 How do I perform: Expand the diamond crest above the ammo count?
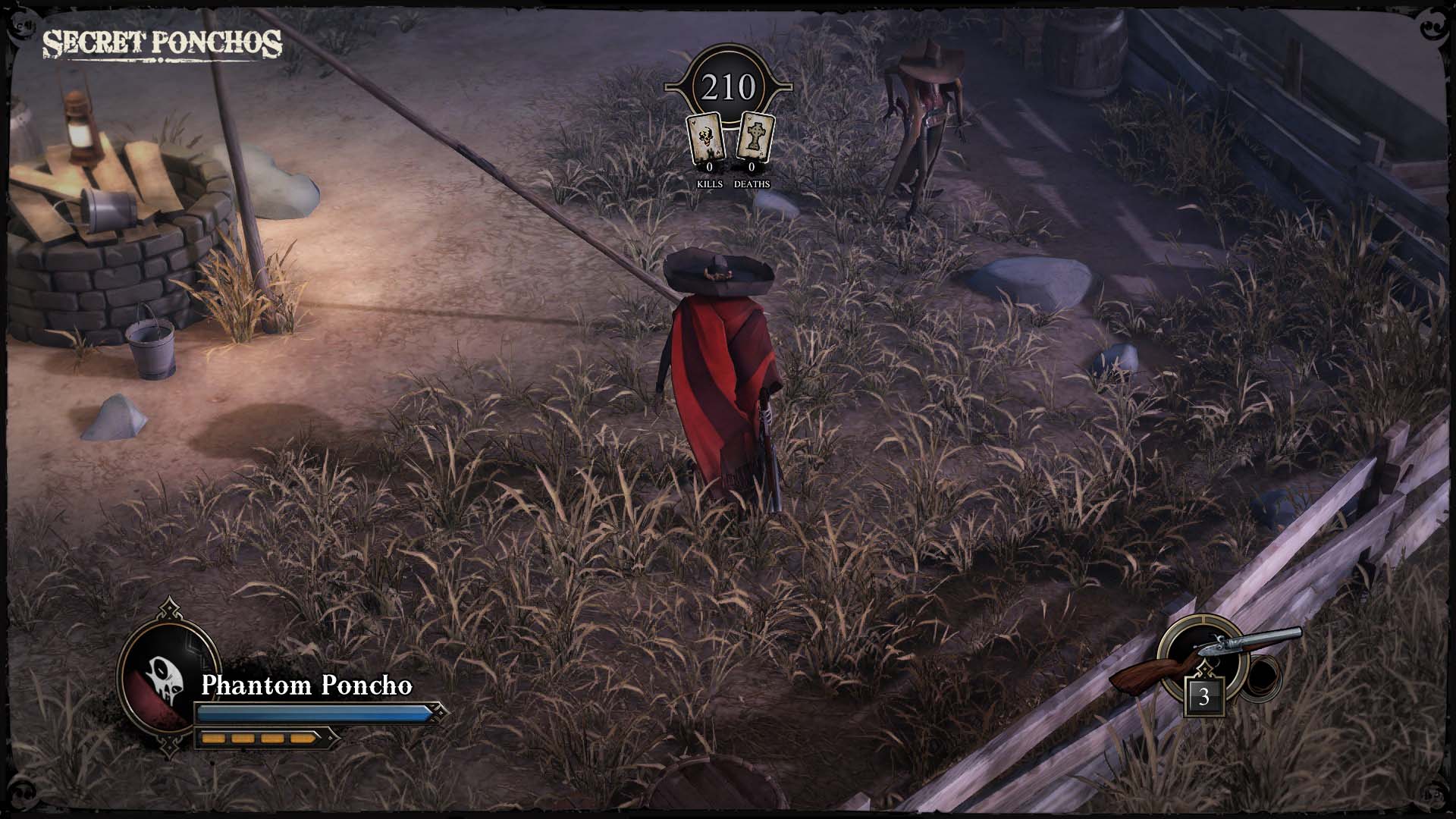click(1205, 670)
